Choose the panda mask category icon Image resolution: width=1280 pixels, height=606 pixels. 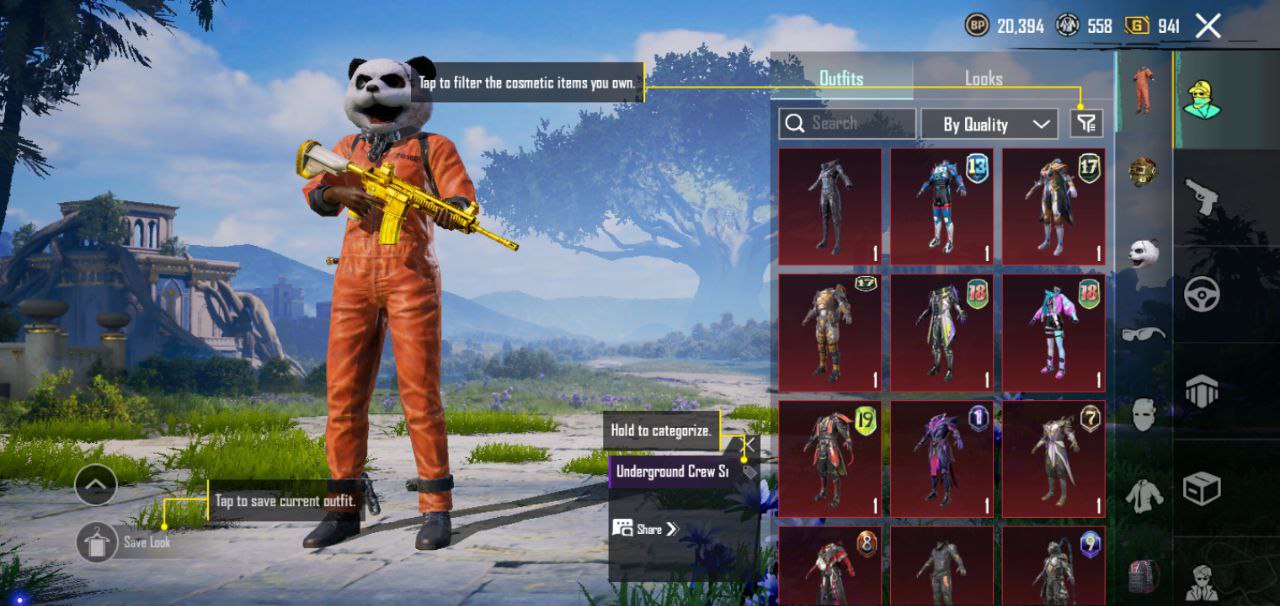1143,252
